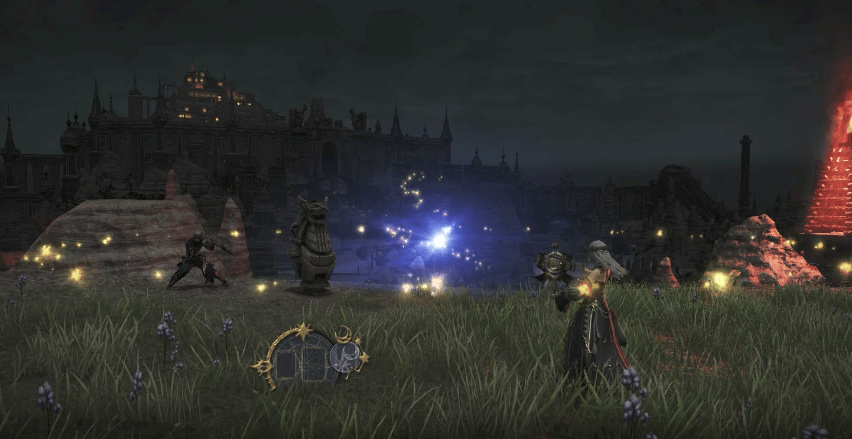Select the small crescent moon orb
This screenshot has width=852, height=439.
point(347,356)
